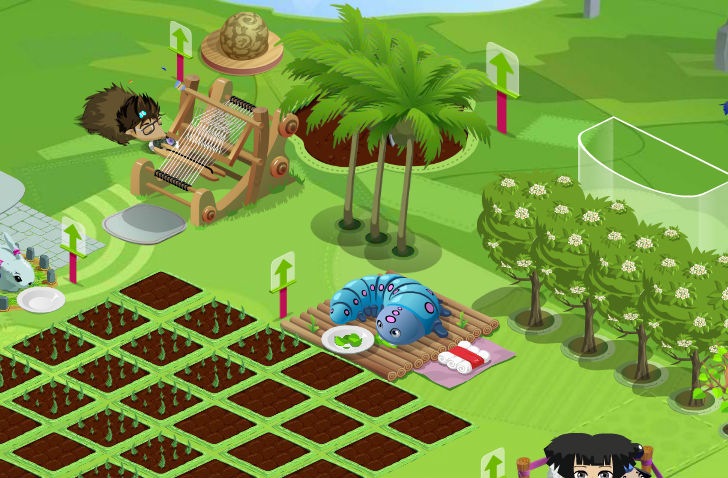Select the upgrade arrow sign by the palm trees
728x478 pixels.
coord(501,70)
